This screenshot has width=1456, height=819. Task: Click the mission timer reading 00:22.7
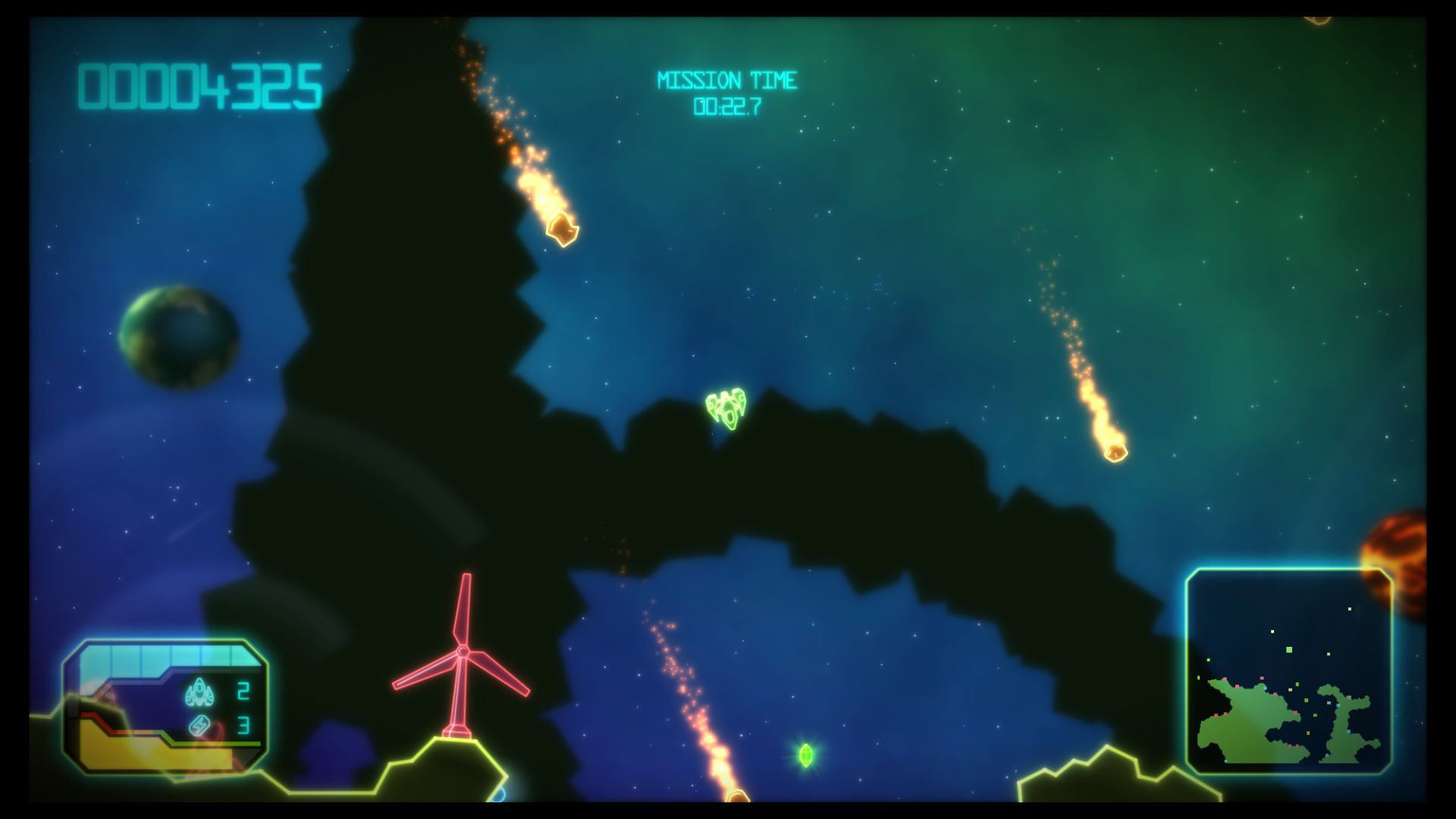pyautogui.click(x=728, y=106)
